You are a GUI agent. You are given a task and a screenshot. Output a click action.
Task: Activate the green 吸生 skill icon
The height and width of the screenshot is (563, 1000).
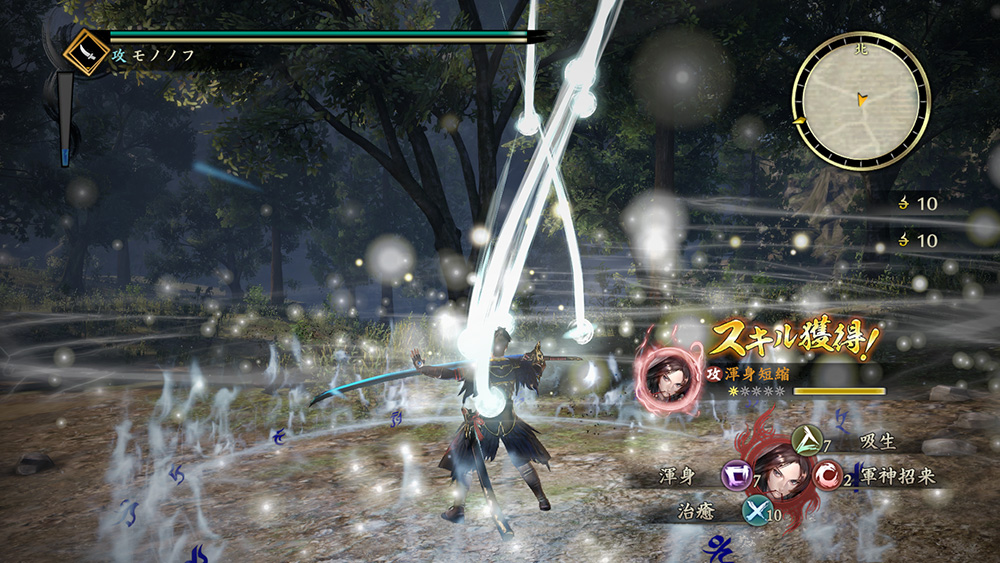[x=808, y=441]
